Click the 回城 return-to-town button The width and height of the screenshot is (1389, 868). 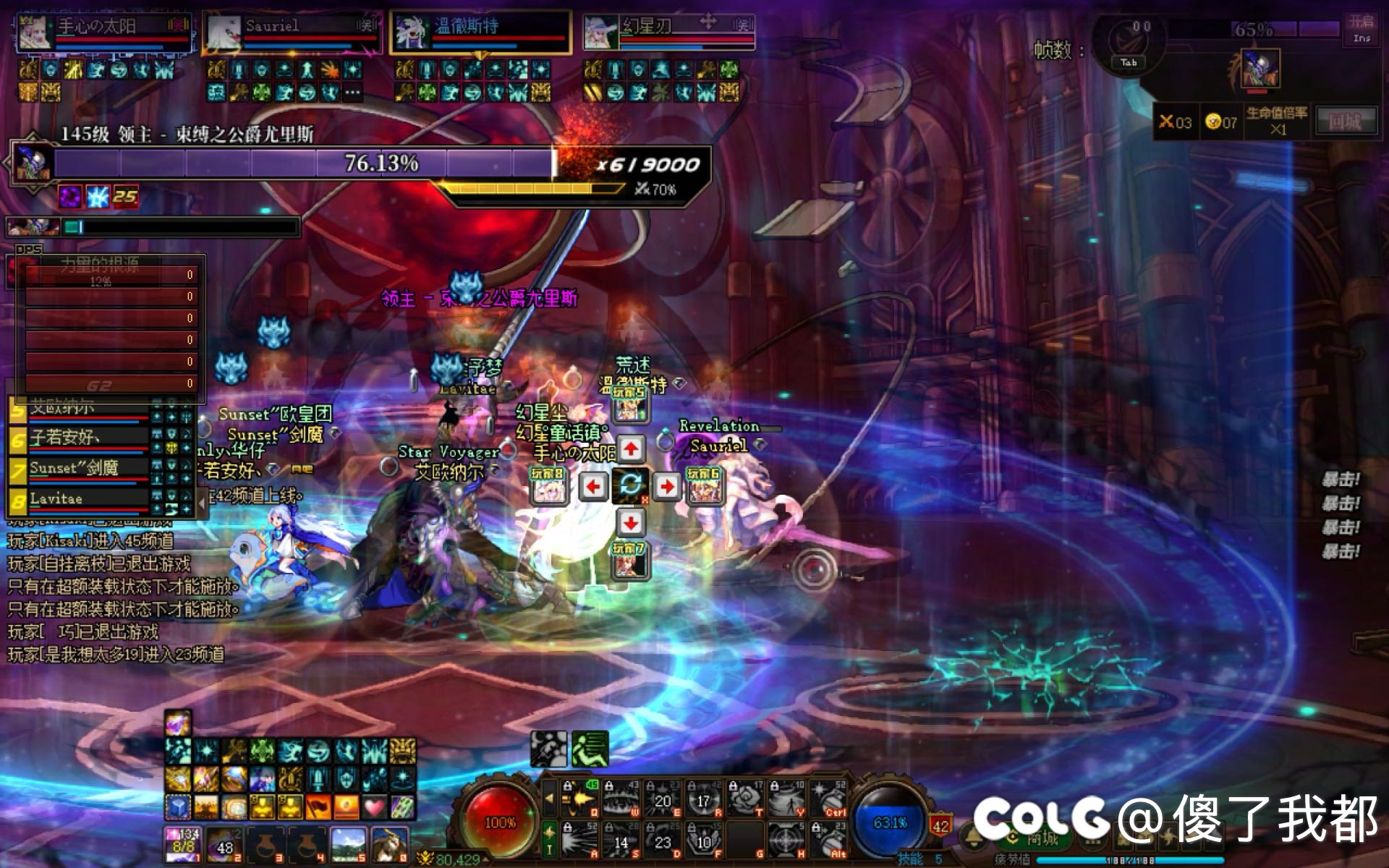click(1344, 122)
